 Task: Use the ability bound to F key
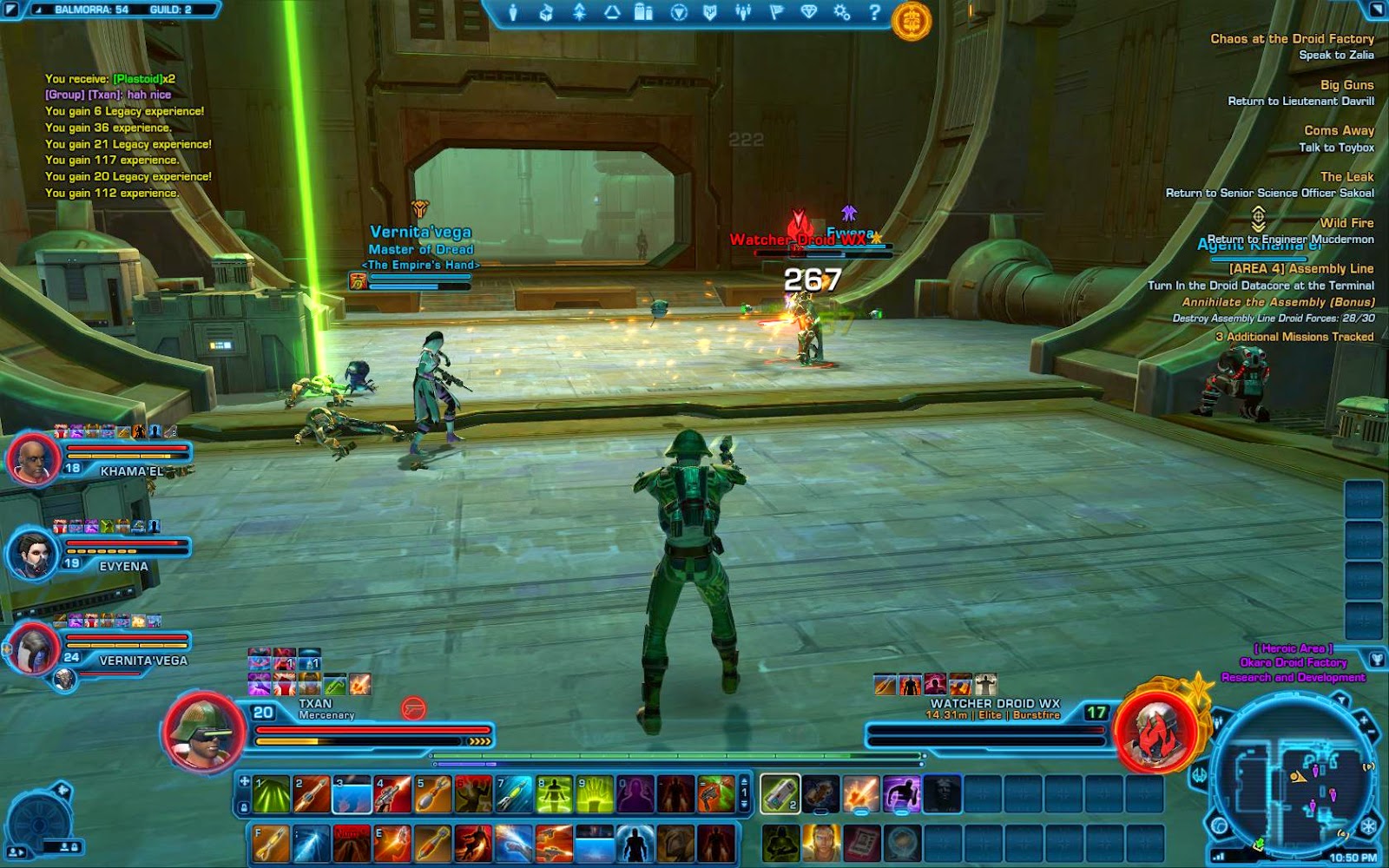[x=271, y=843]
